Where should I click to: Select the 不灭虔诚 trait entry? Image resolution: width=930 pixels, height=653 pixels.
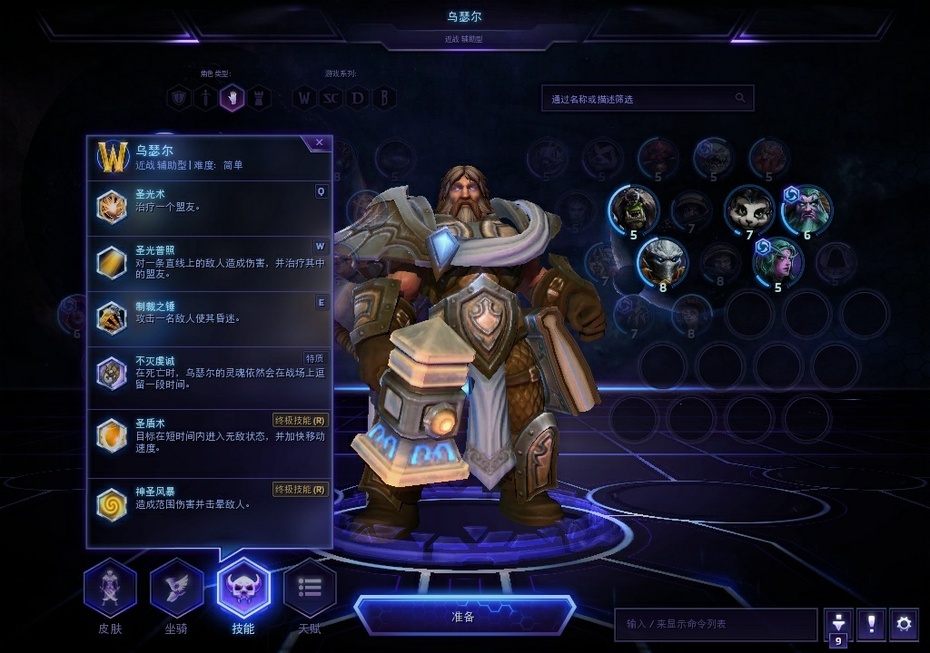(x=209, y=374)
